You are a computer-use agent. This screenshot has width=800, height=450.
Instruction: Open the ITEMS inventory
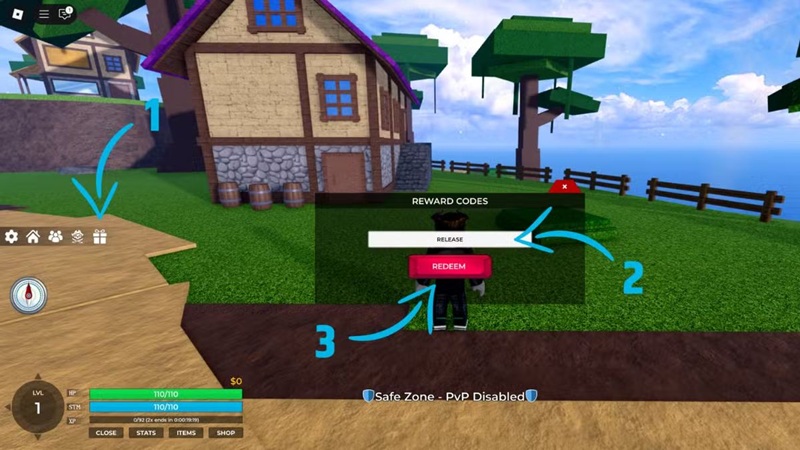186,433
